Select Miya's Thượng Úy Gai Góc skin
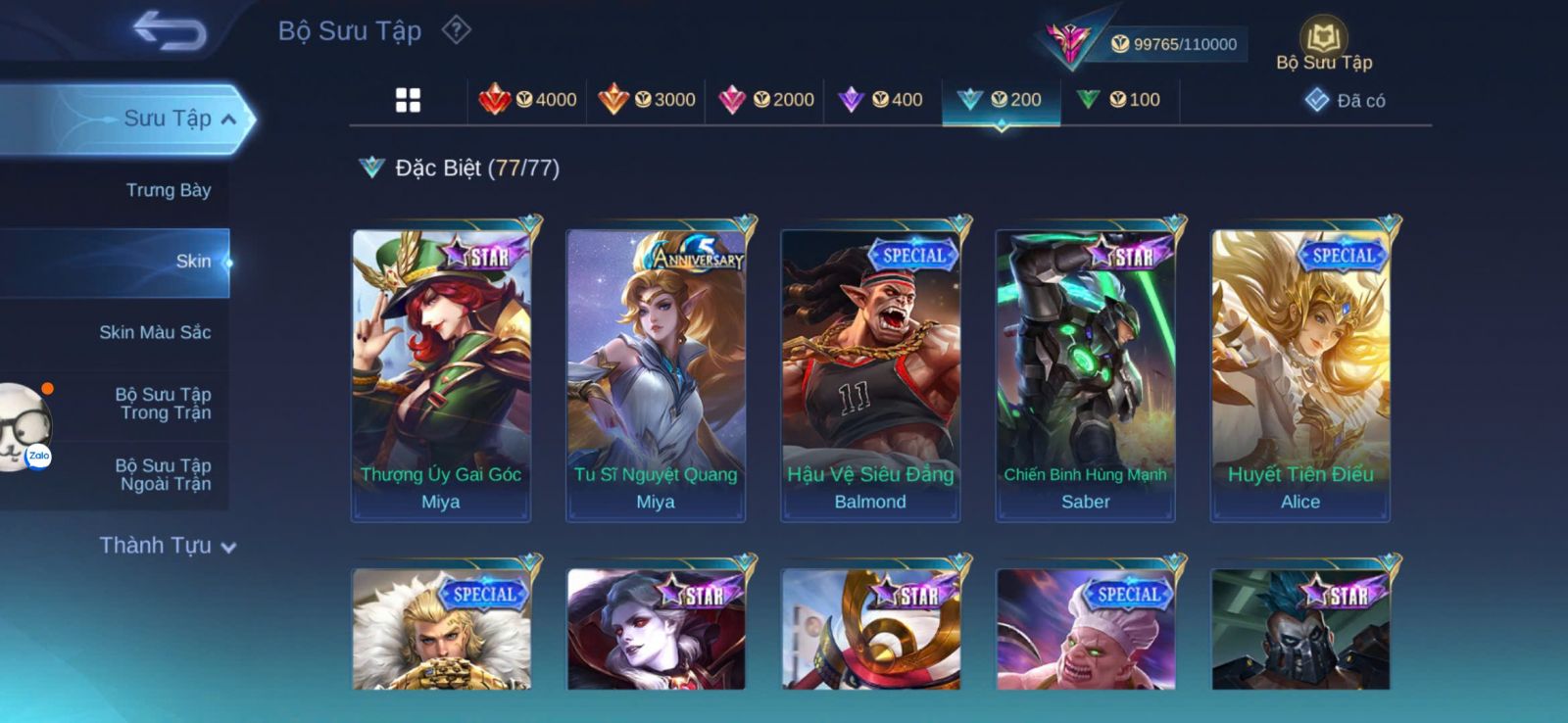The image size is (1568, 723). click(441, 374)
